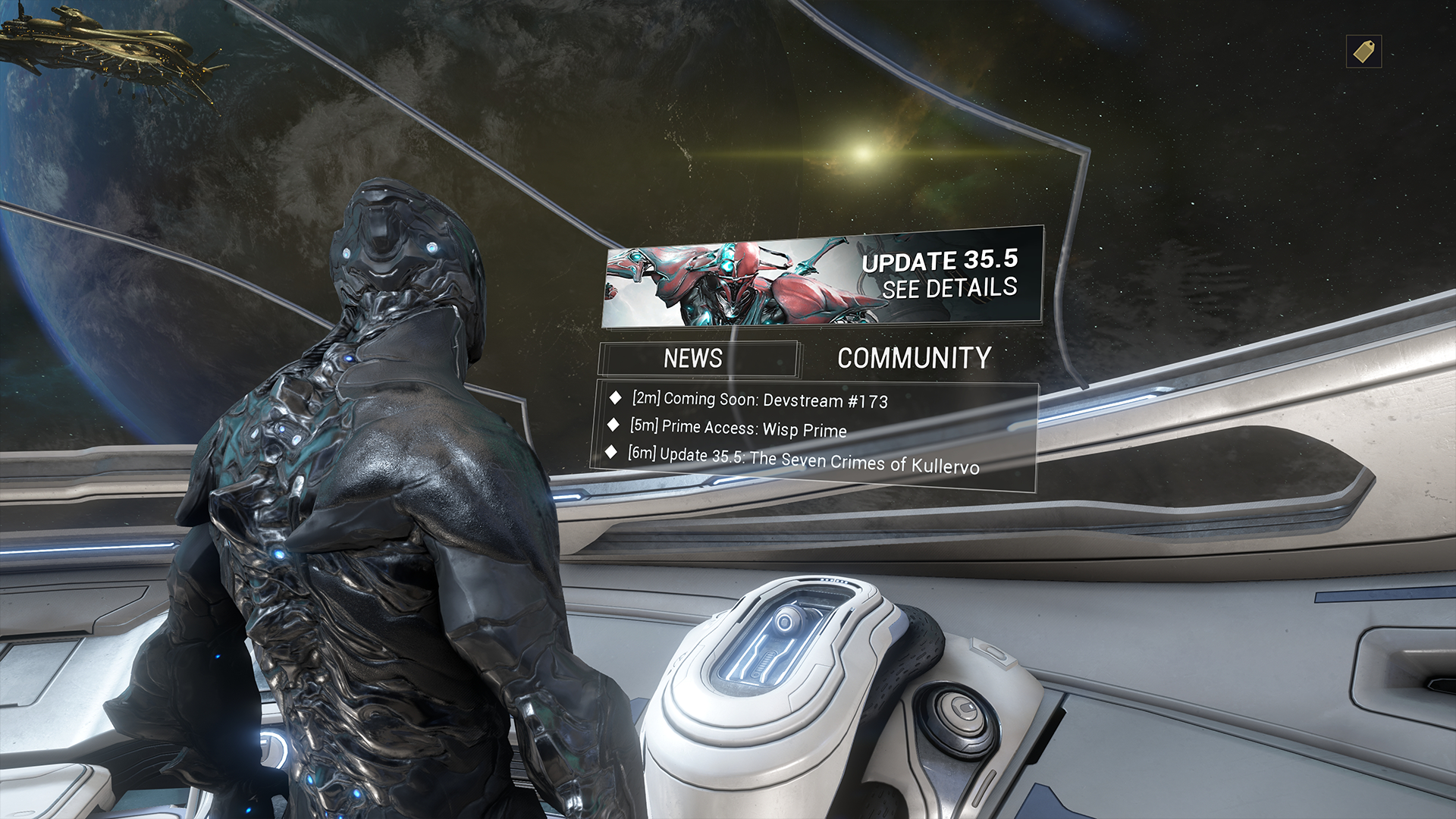1456x819 pixels.
Task: Click the gold price tag icon
Action: (x=1363, y=52)
